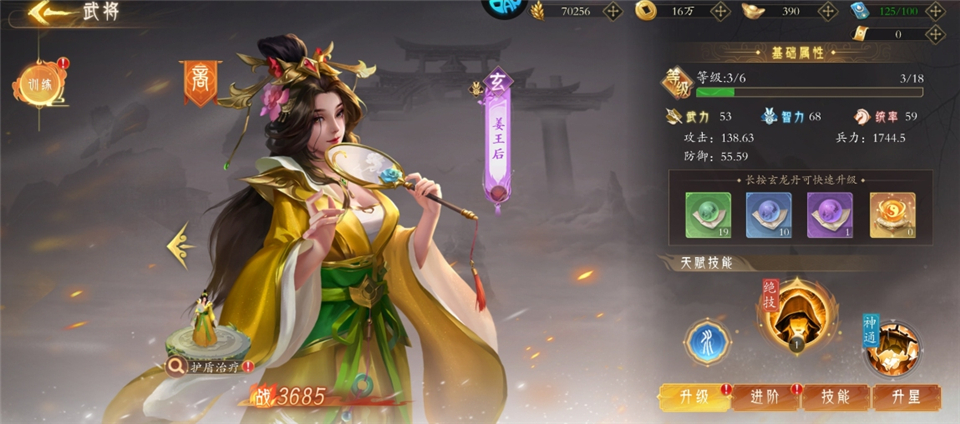Switch to the previous hero with the left arrow

coord(181,245)
